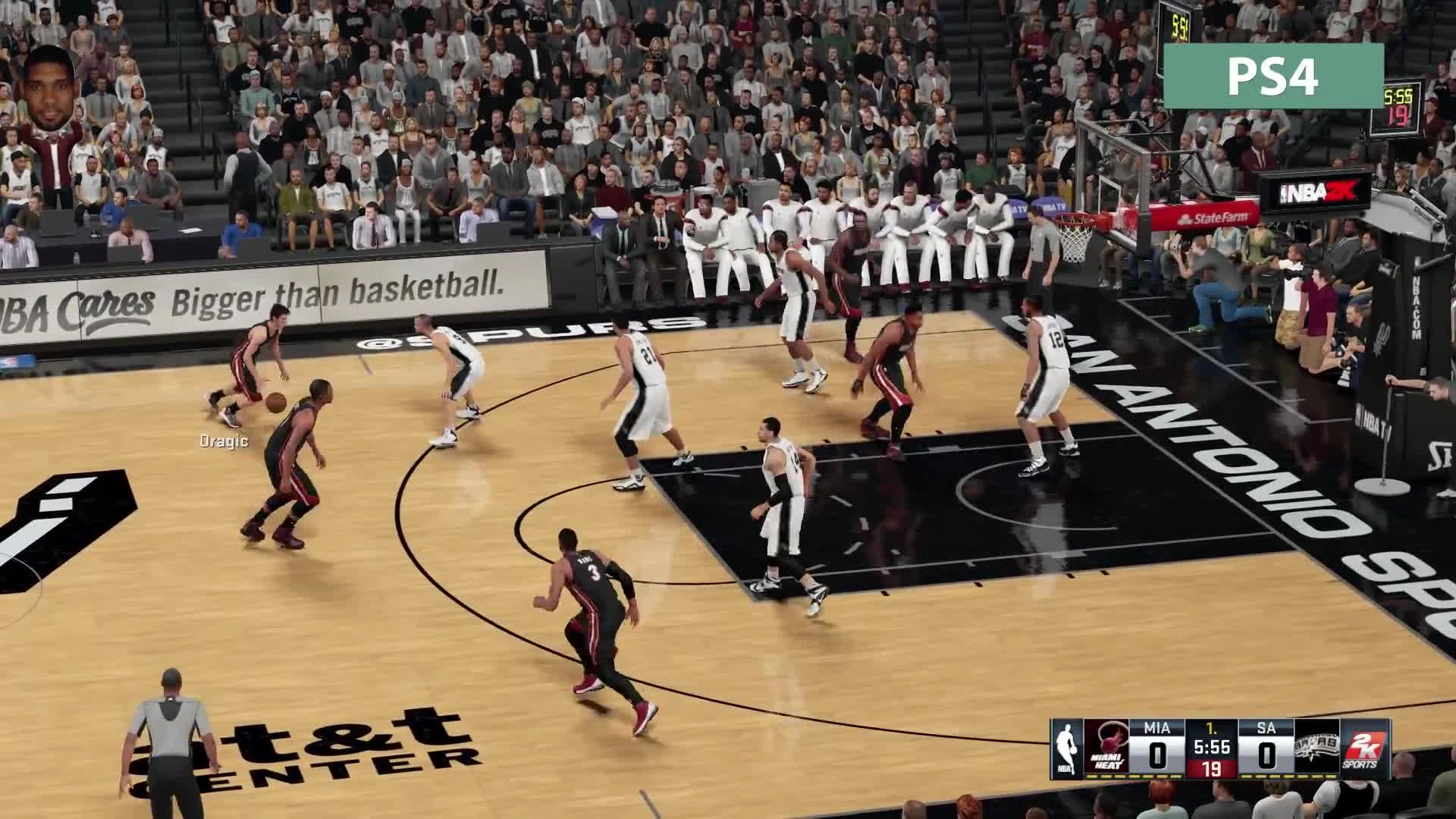Open the quarter indicator showing 1
Screen dimensions: 1456x819
click(x=1213, y=729)
